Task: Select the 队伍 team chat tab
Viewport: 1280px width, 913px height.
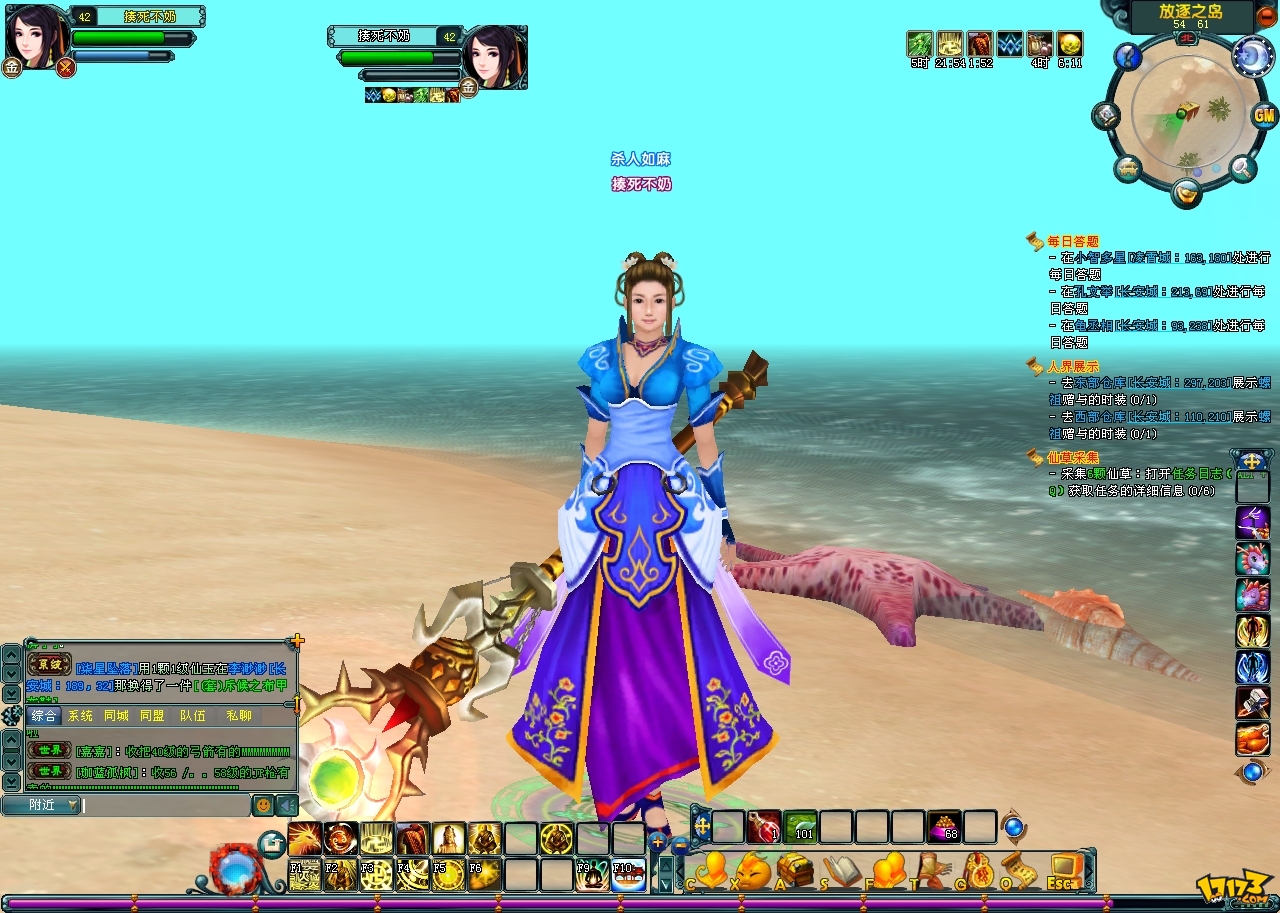Action: pos(193,716)
